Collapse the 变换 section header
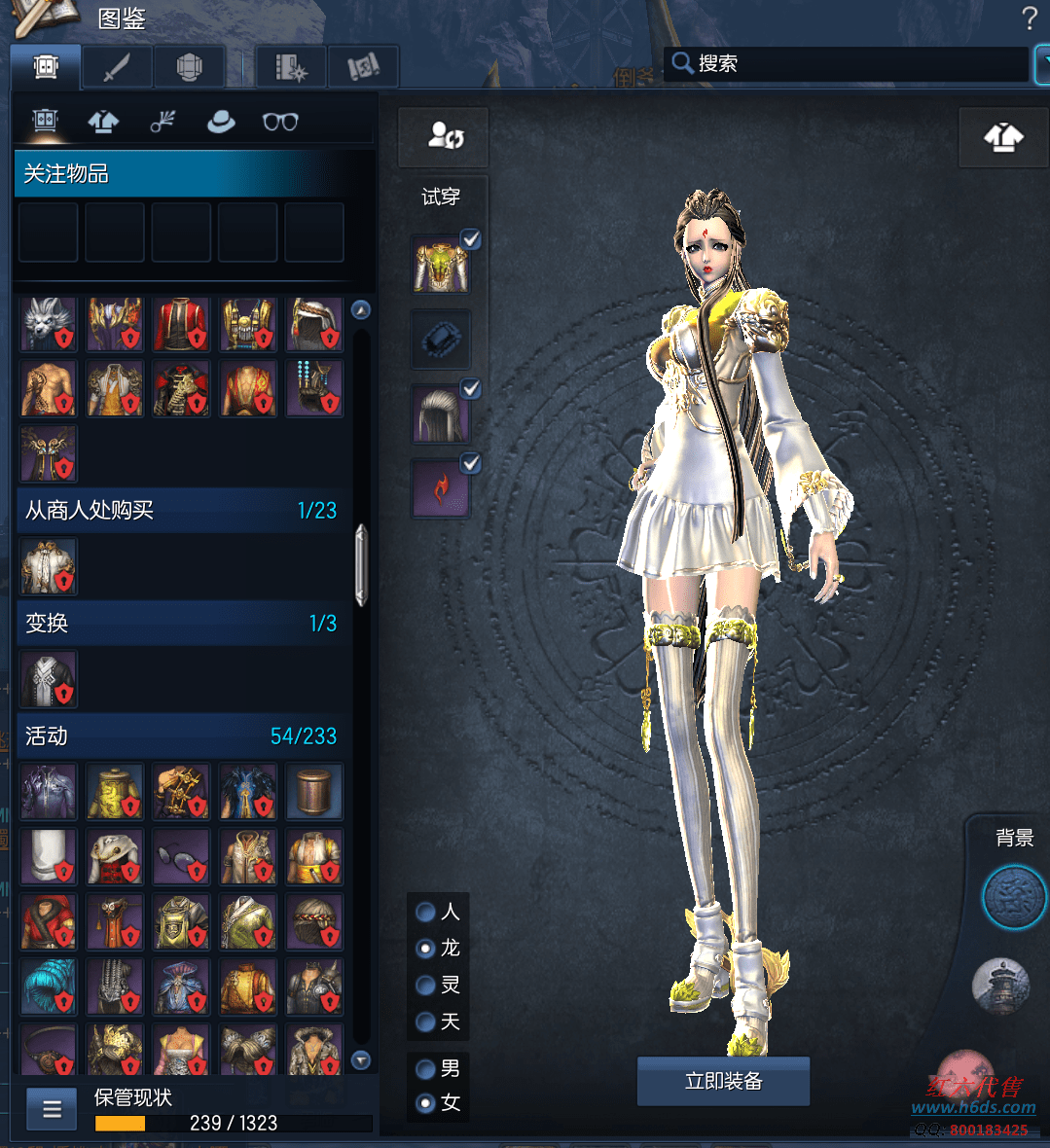 [x=181, y=623]
